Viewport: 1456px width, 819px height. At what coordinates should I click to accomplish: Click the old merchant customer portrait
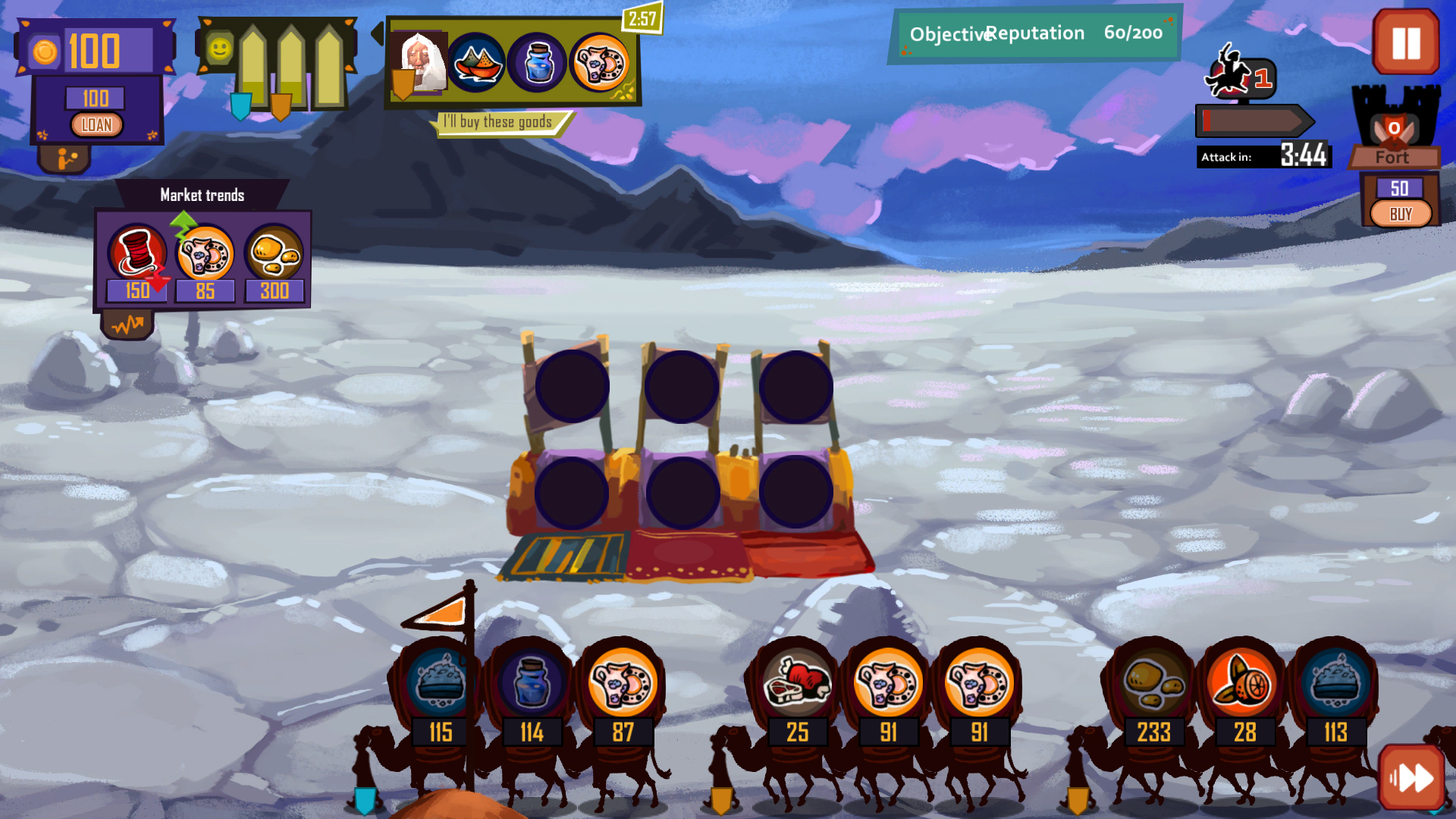coord(419,63)
